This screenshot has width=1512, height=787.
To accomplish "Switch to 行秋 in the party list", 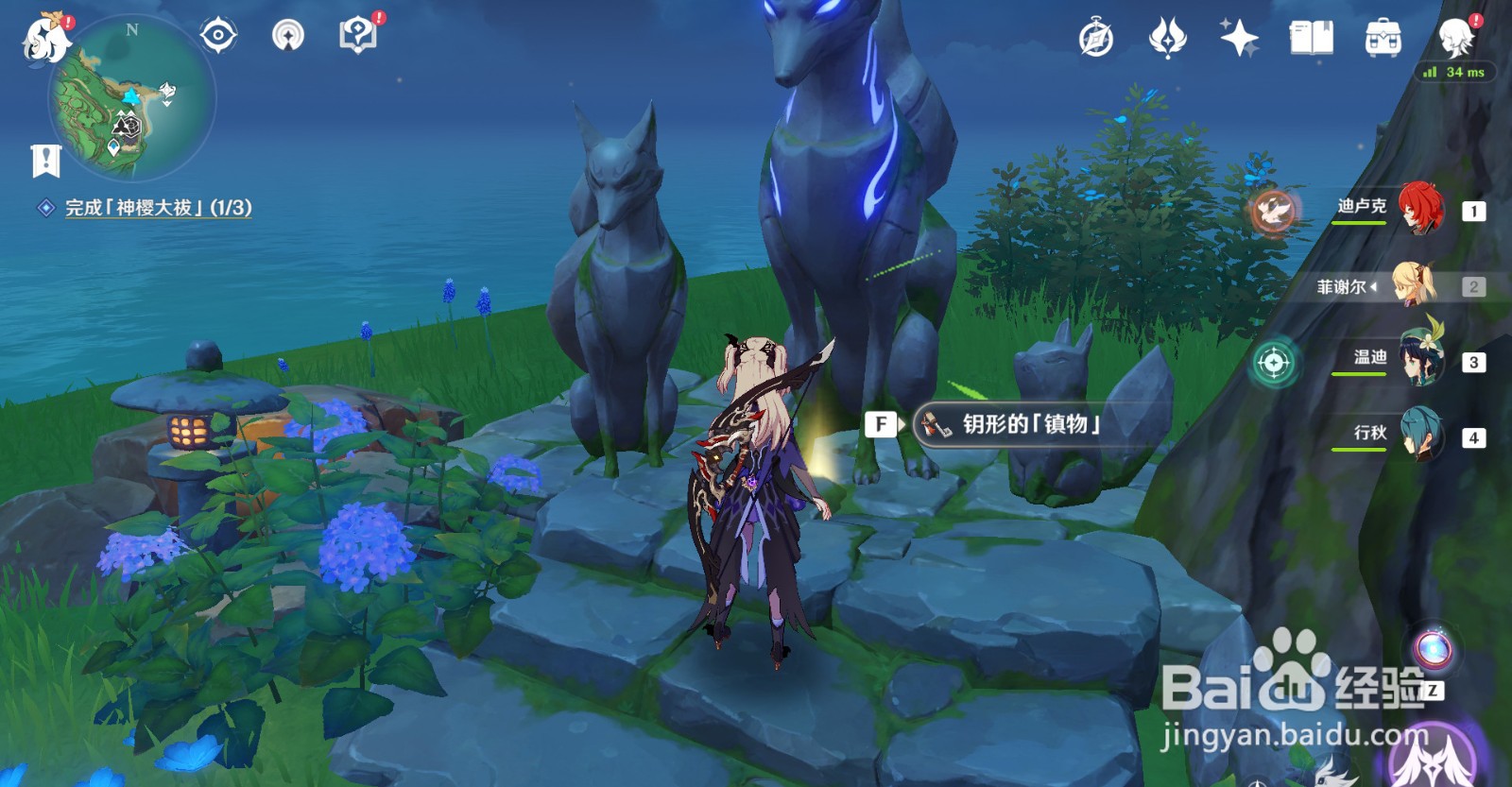I will tap(1419, 436).
